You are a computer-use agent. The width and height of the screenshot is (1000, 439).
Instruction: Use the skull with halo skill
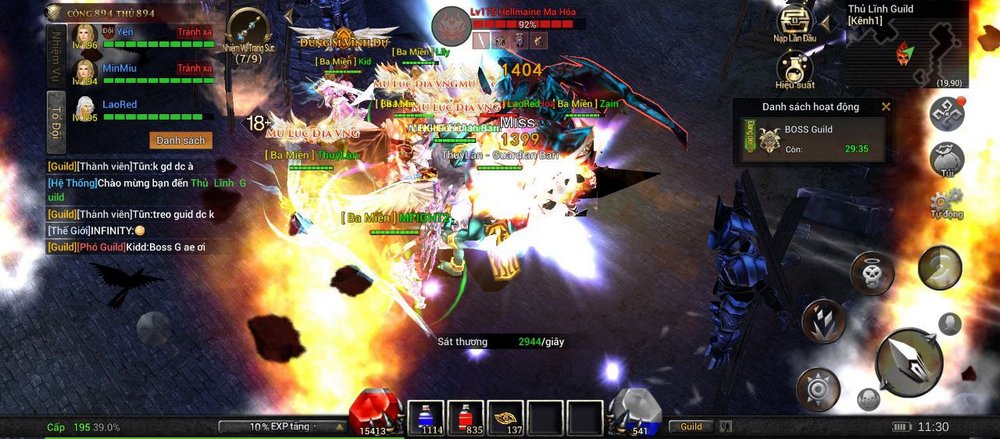coord(871,272)
